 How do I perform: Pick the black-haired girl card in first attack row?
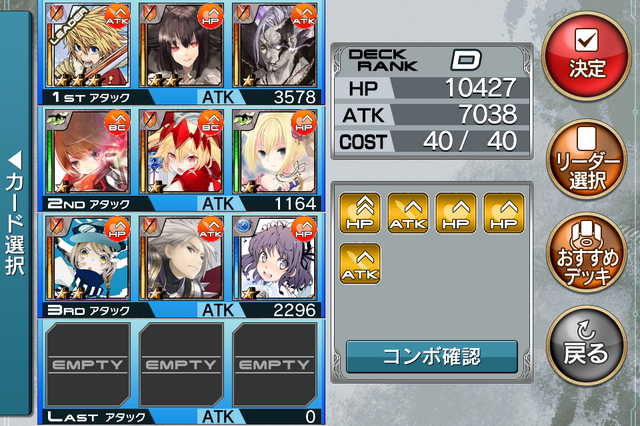[177, 46]
